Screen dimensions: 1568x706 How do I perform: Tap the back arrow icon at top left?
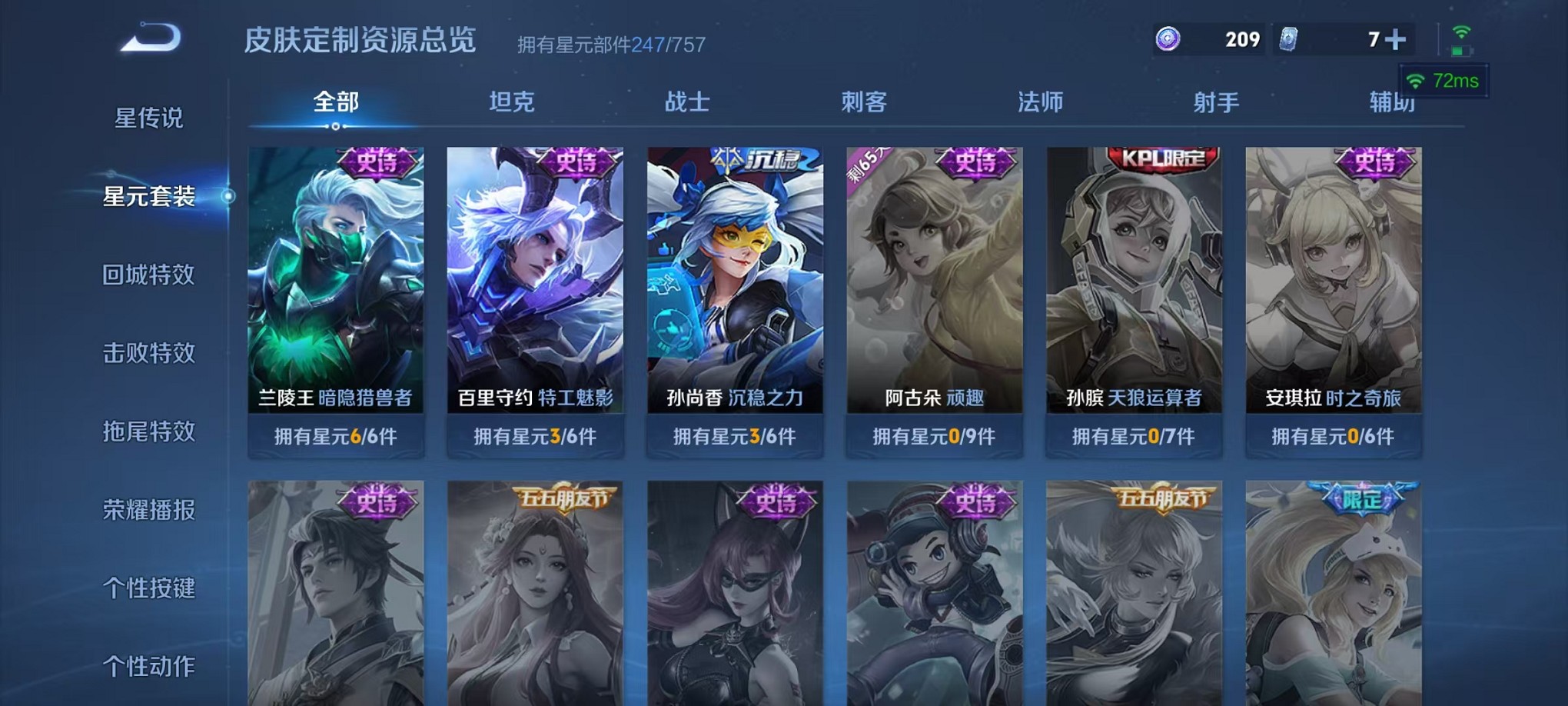pos(151,36)
